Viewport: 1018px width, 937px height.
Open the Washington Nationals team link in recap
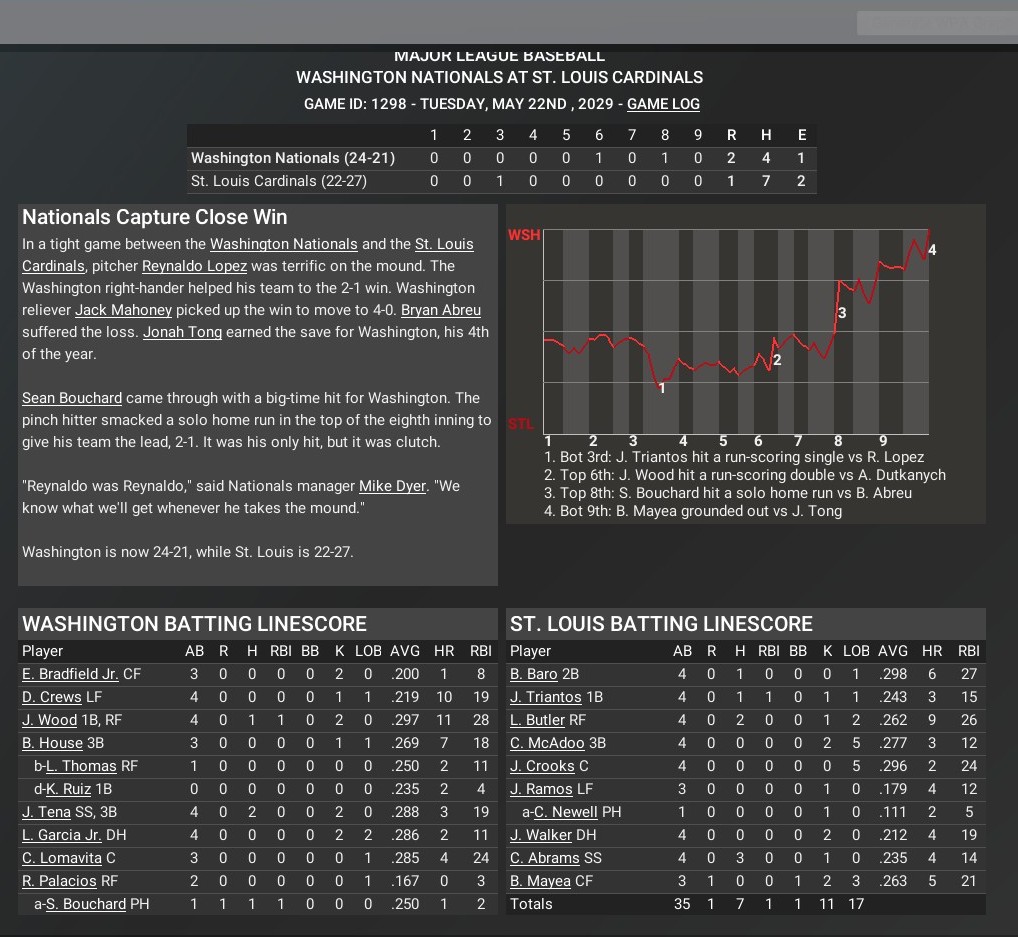coord(283,244)
